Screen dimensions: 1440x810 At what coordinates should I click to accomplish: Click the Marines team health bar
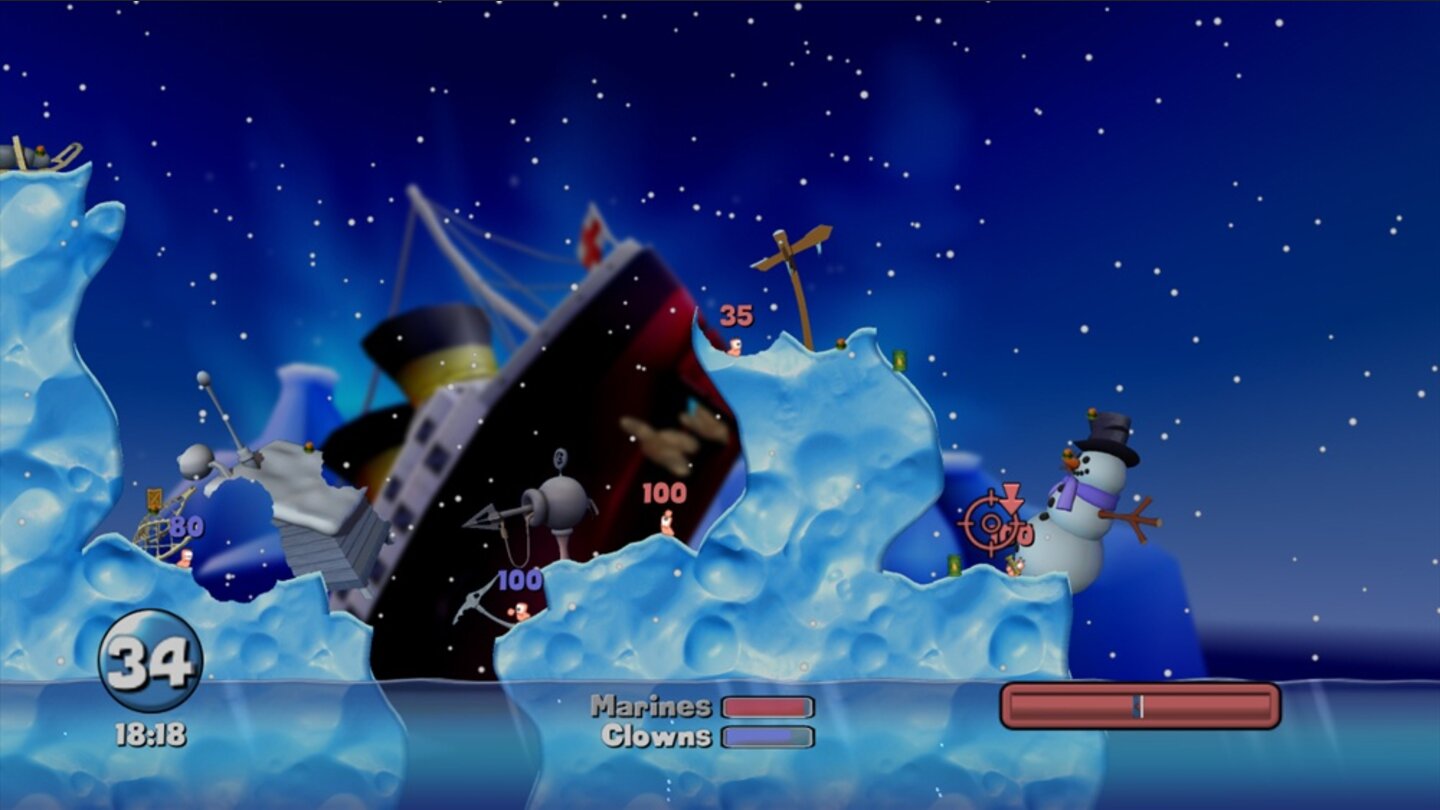[766, 706]
